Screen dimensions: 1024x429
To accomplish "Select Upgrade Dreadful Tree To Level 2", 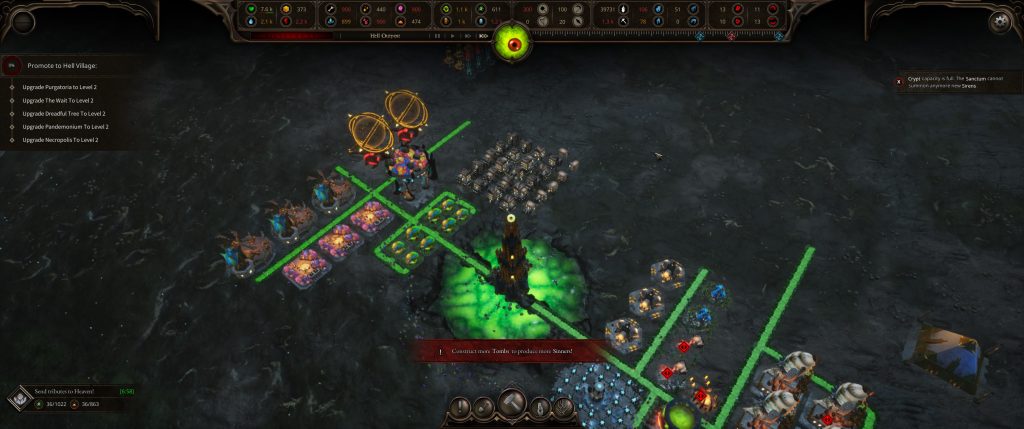I will [x=64, y=113].
